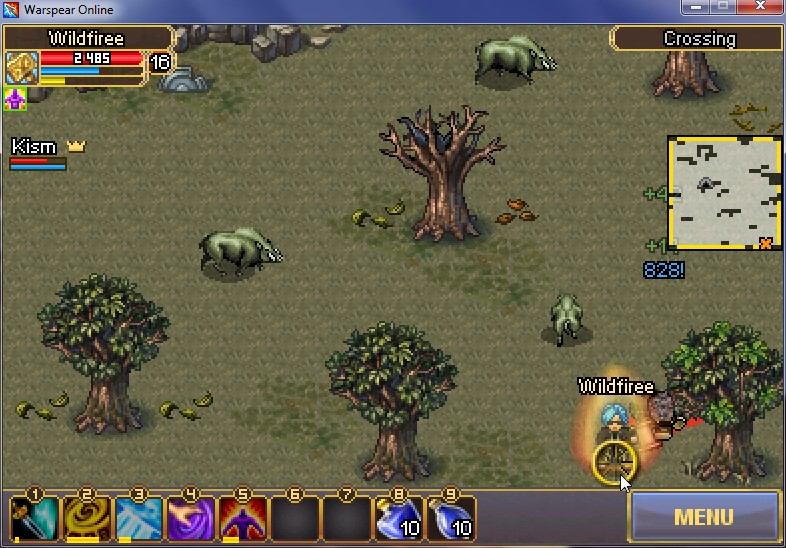Drink the blue potion in slot 8
Viewport: 786px width, 548px height.
(x=398, y=518)
